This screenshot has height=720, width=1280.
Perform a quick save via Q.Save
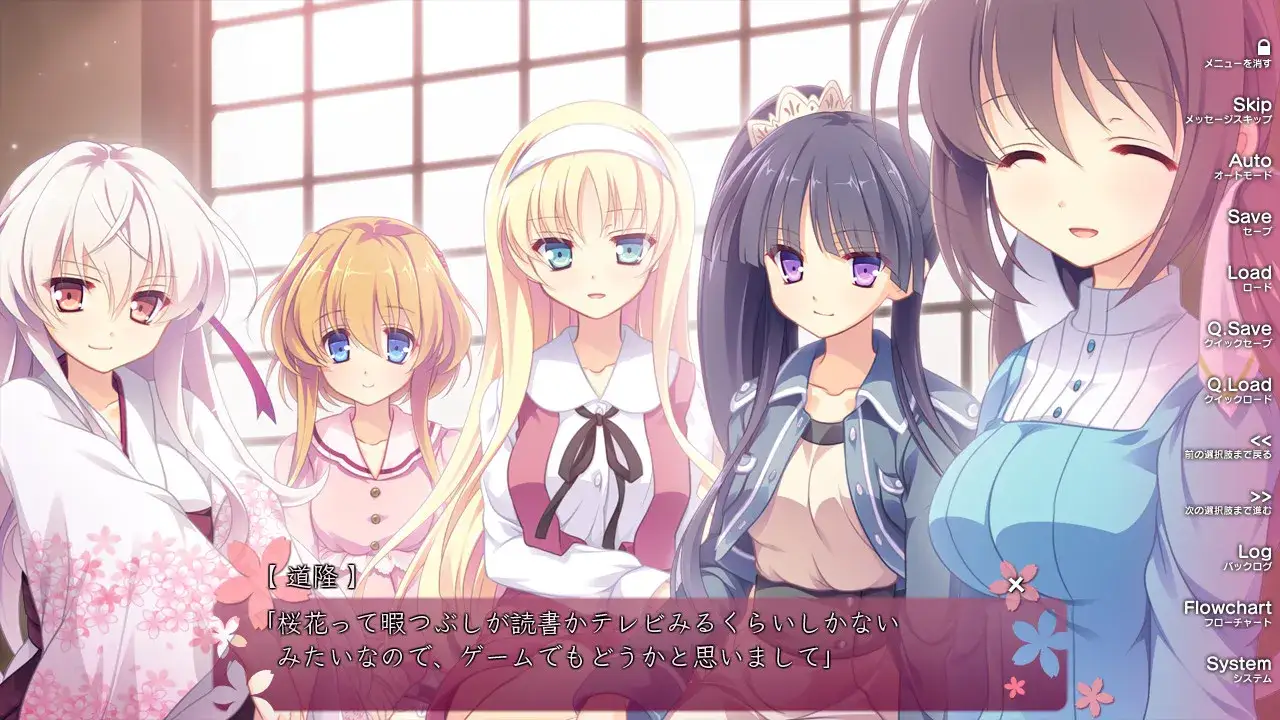pos(1232,327)
